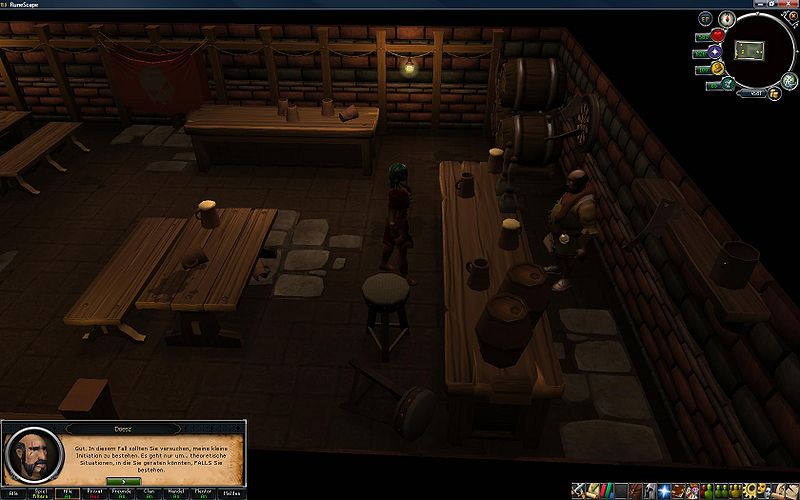The image size is (800, 500).
Task: Close the RuneScape window
Action: [787, 5]
